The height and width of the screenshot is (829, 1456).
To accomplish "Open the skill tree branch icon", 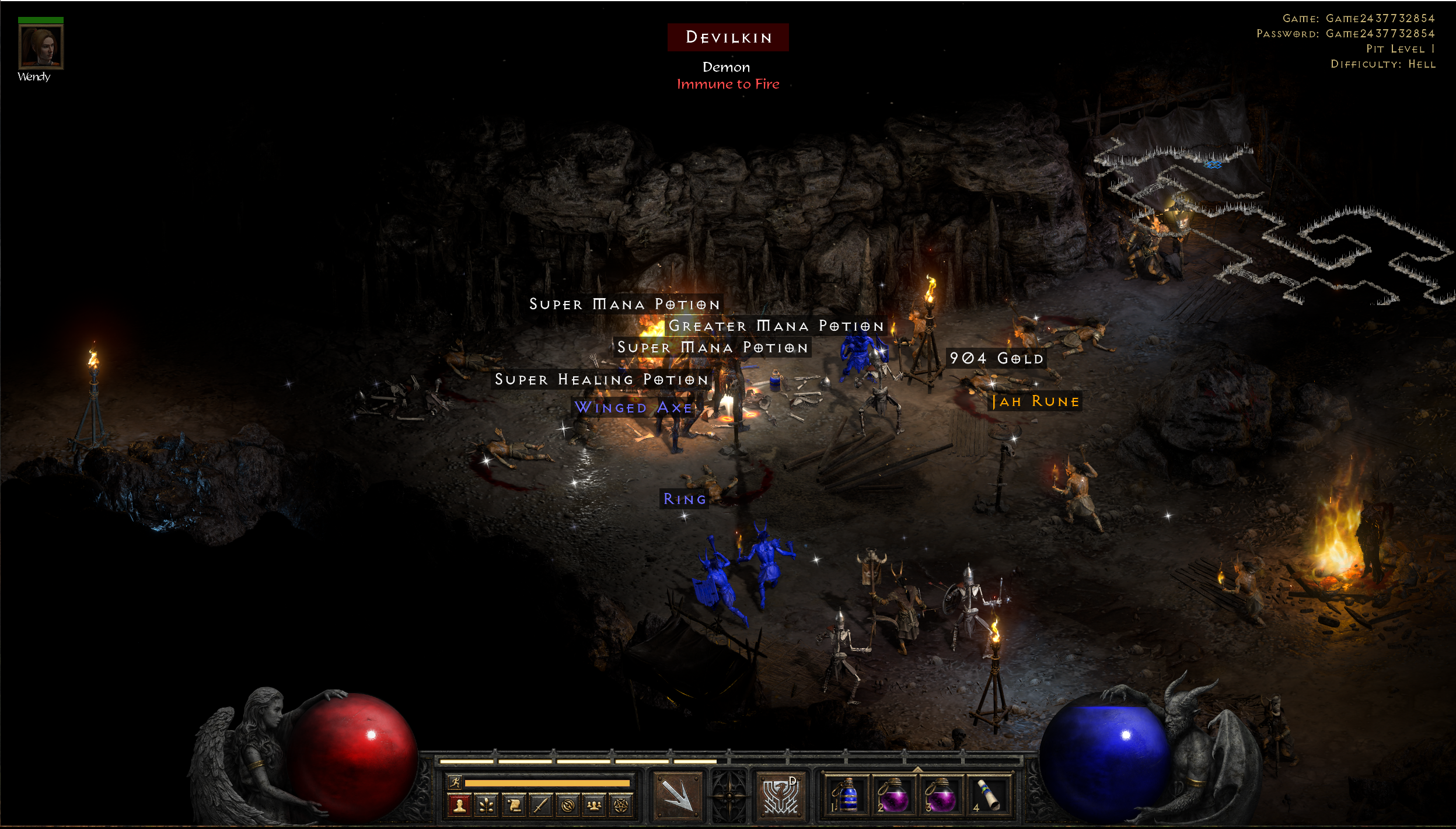I will [x=487, y=806].
